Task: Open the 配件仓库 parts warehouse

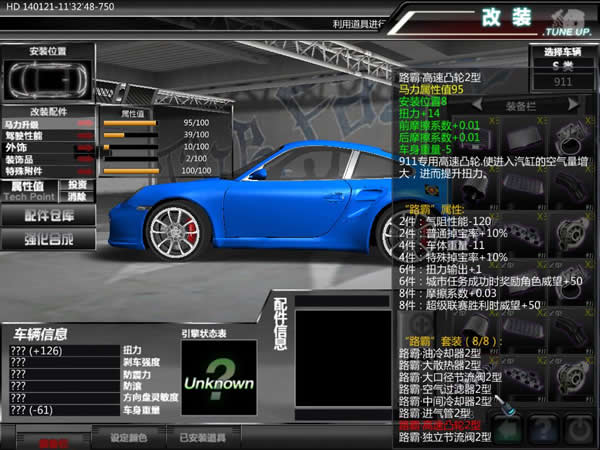Action: coord(49,216)
